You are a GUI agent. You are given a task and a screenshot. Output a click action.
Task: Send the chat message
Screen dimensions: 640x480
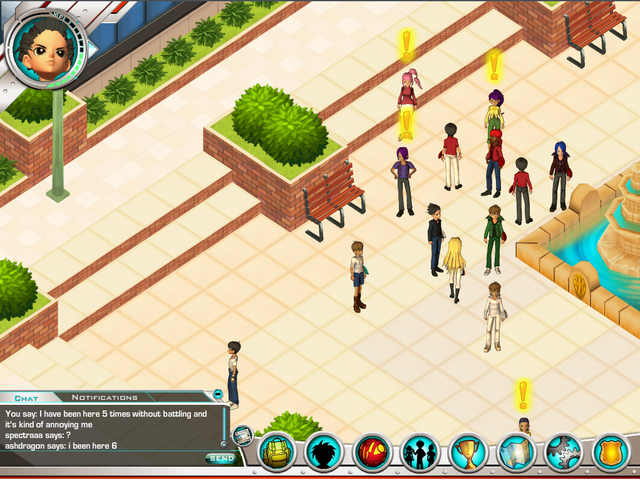pyautogui.click(x=221, y=458)
